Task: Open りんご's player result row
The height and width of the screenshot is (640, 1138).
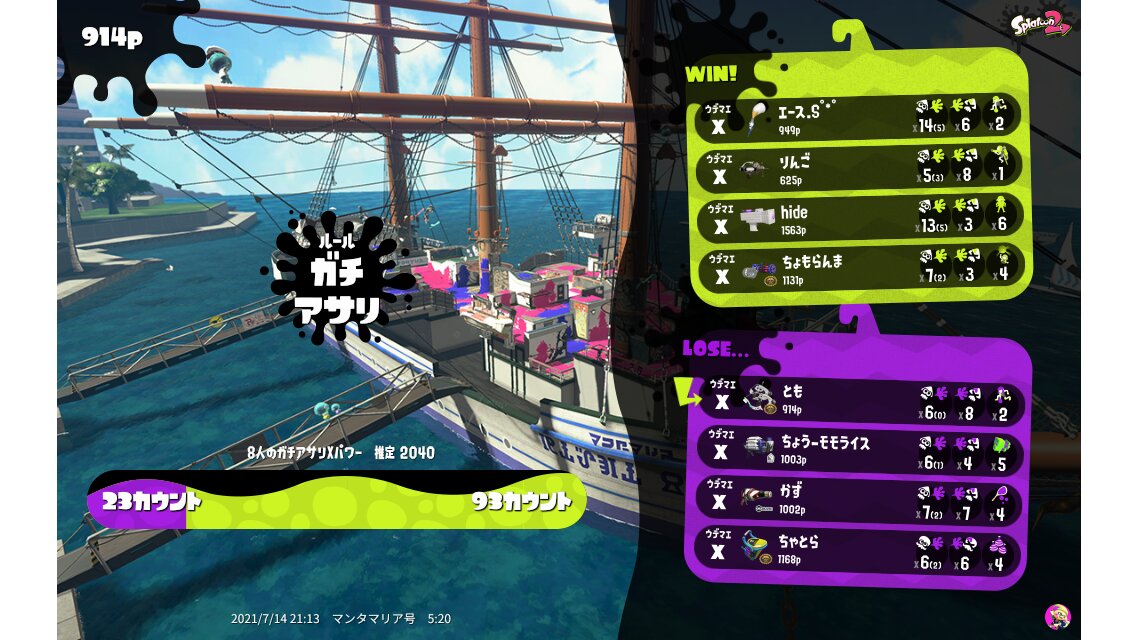Action: (x=858, y=168)
